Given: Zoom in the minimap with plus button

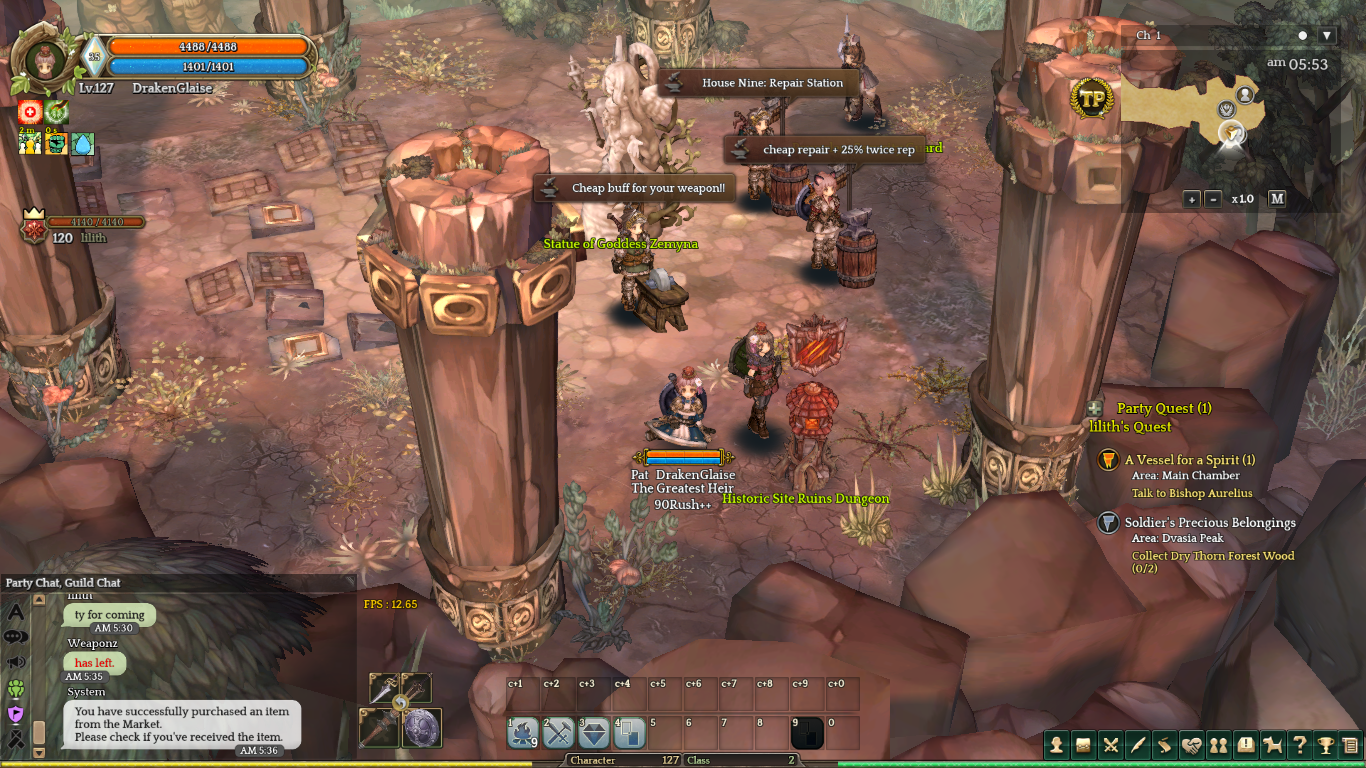Looking at the screenshot, I should [x=1192, y=199].
